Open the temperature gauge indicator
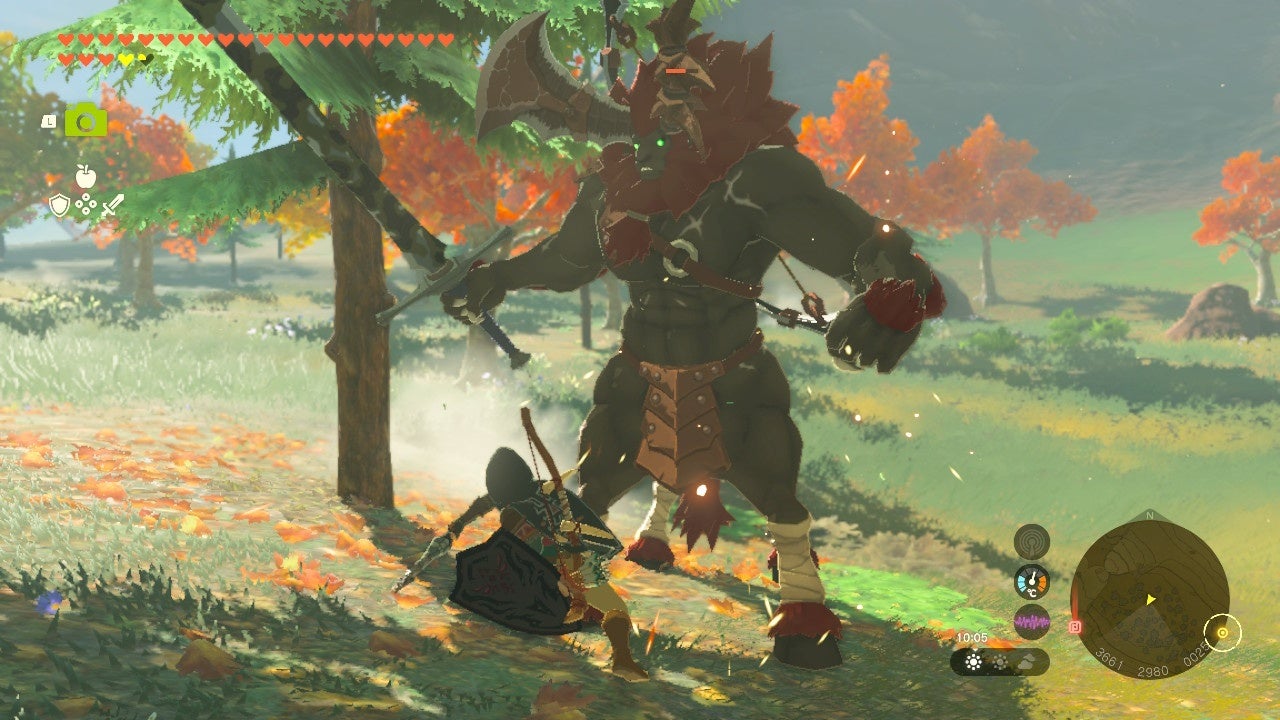Image resolution: width=1280 pixels, height=720 pixels. pos(1031,581)
